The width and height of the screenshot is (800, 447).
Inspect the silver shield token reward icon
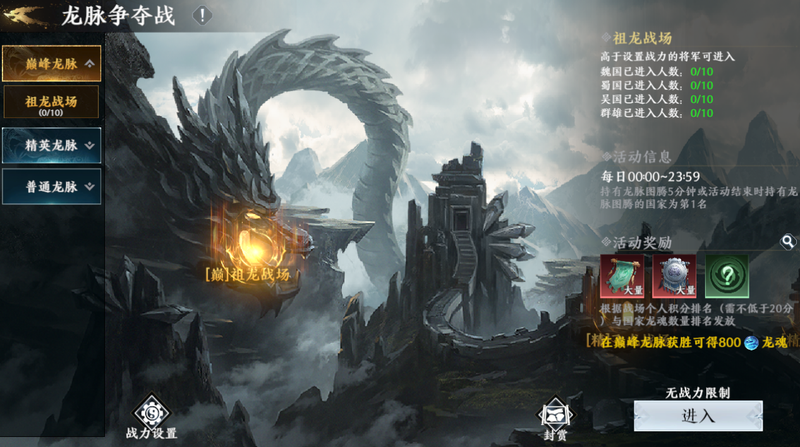tap(673, 275)
